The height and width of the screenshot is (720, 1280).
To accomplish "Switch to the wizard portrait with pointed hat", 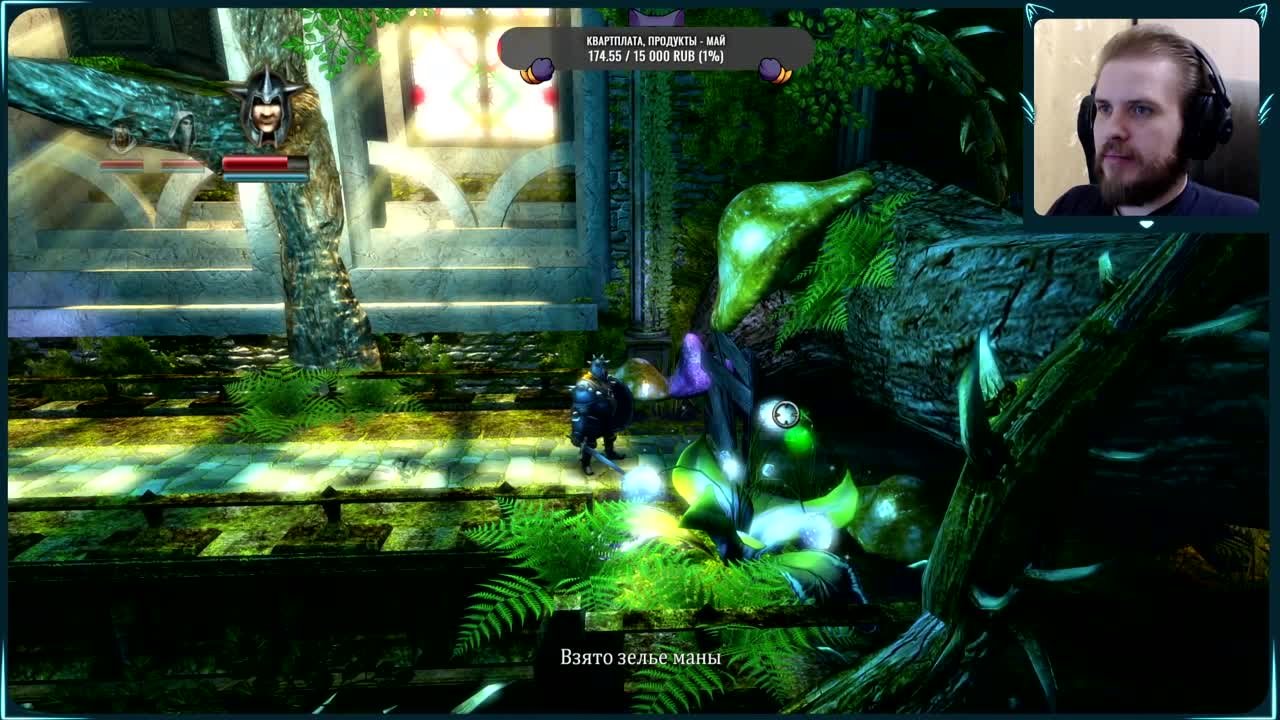I will click(x=122, y=131).
